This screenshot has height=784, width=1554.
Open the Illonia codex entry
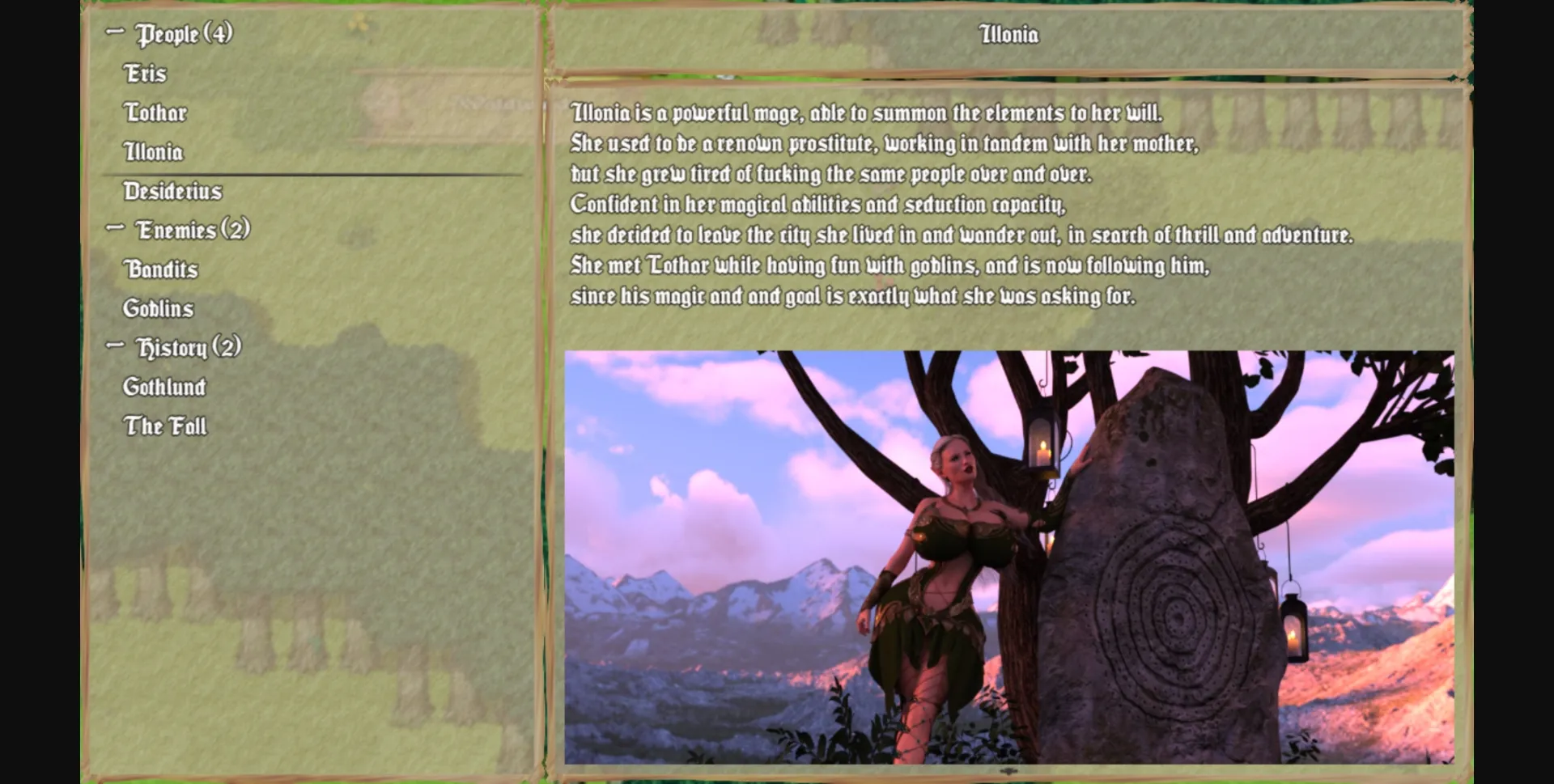click(154, 152)
